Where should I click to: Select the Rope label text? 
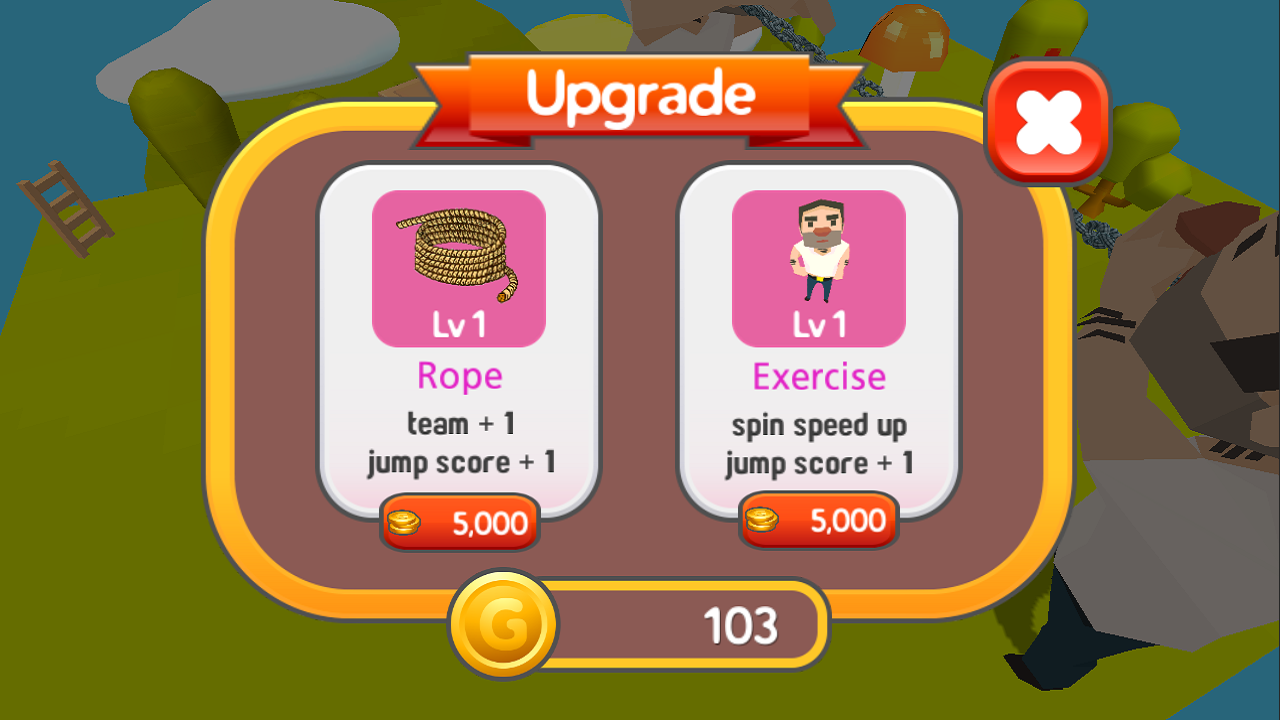click(460, 376)
